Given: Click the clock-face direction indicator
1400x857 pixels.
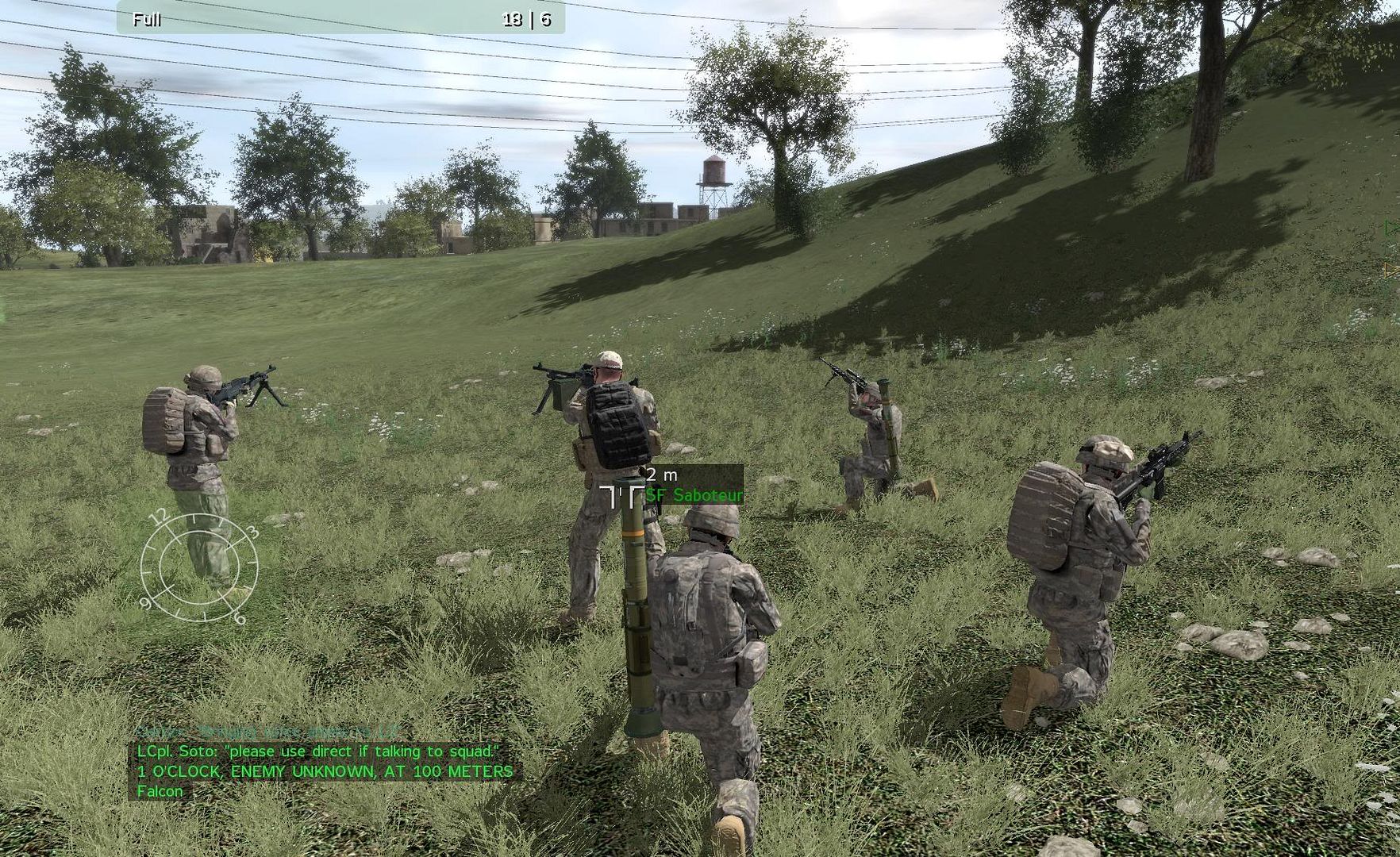Looking at the screenshot, I should tap(199, 567).
